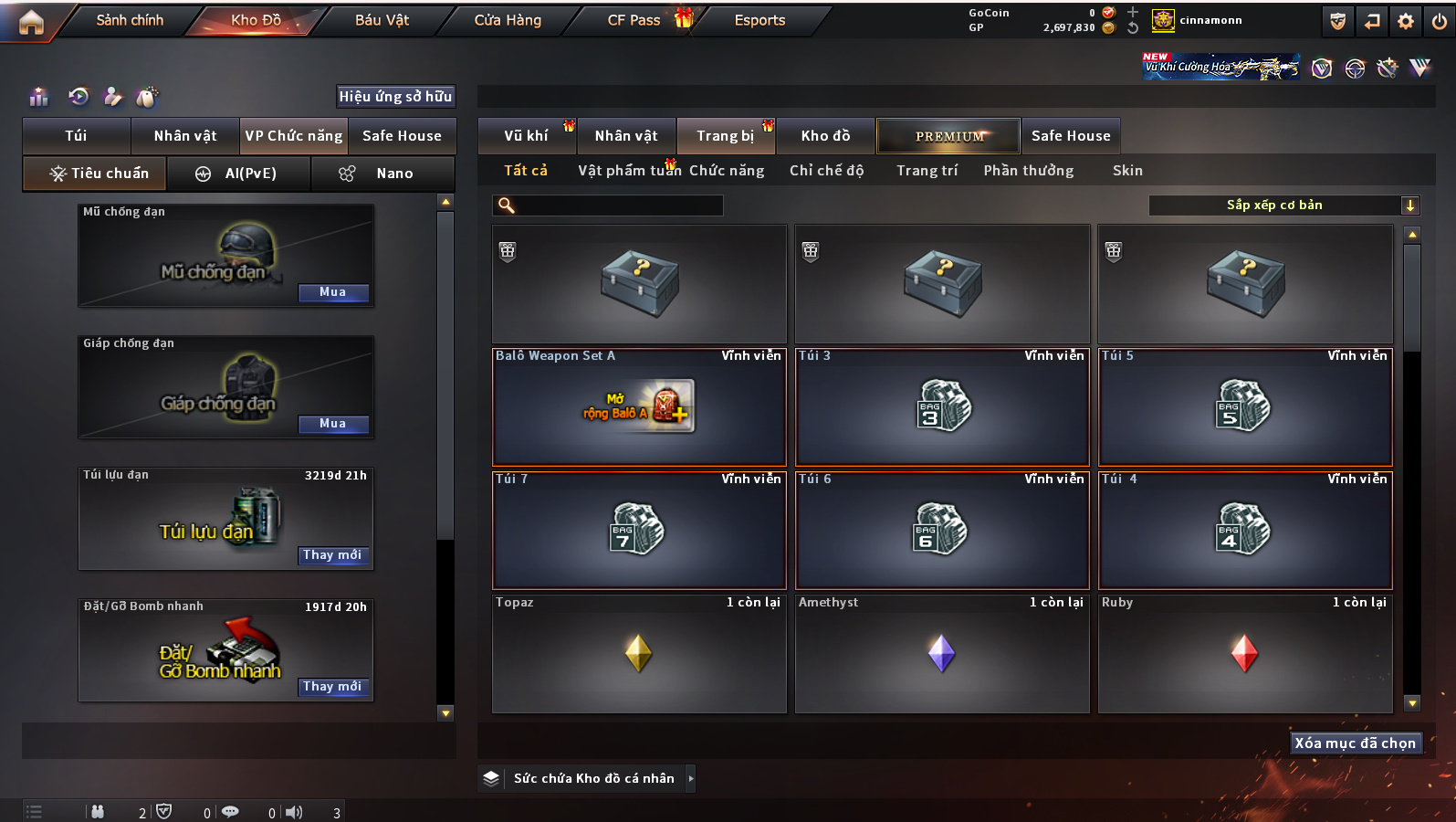Open the Hiệu ứng sở hữu button
The width and height of the screenshot is (1456, 822).
point(395,97)
